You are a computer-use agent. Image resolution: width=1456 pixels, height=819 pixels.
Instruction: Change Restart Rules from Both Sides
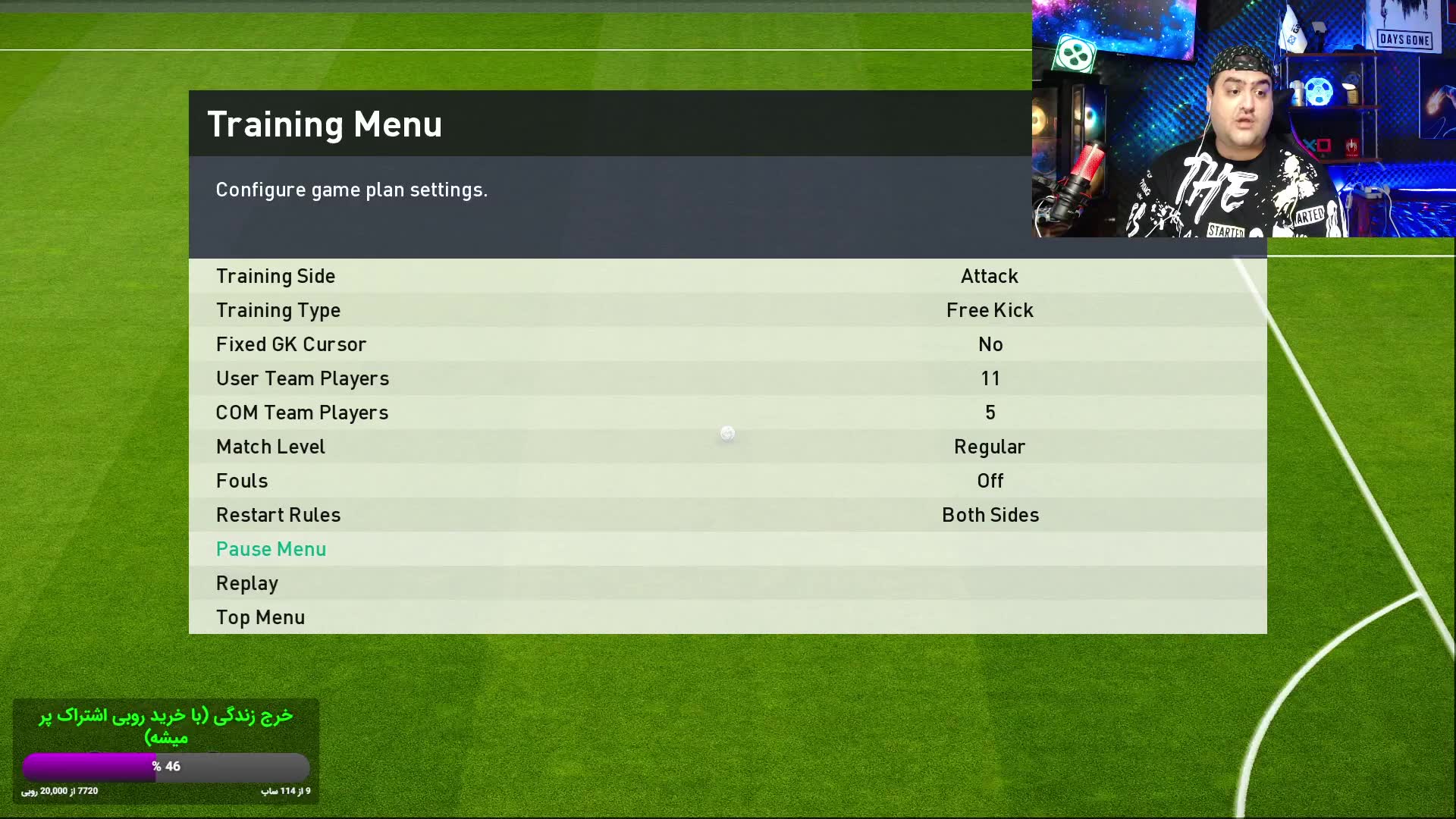[x=990, y=515]
